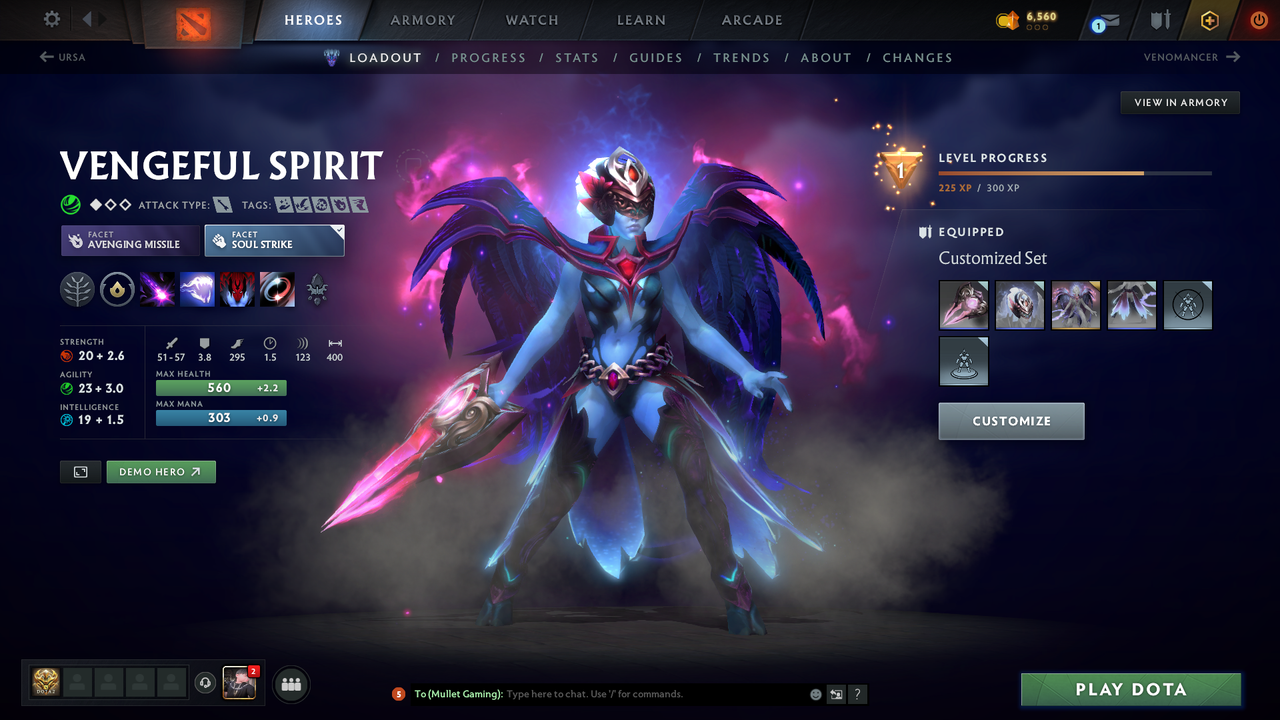
Task: Open VIEW IN ARMORY link
Action: click(1179, 102)
